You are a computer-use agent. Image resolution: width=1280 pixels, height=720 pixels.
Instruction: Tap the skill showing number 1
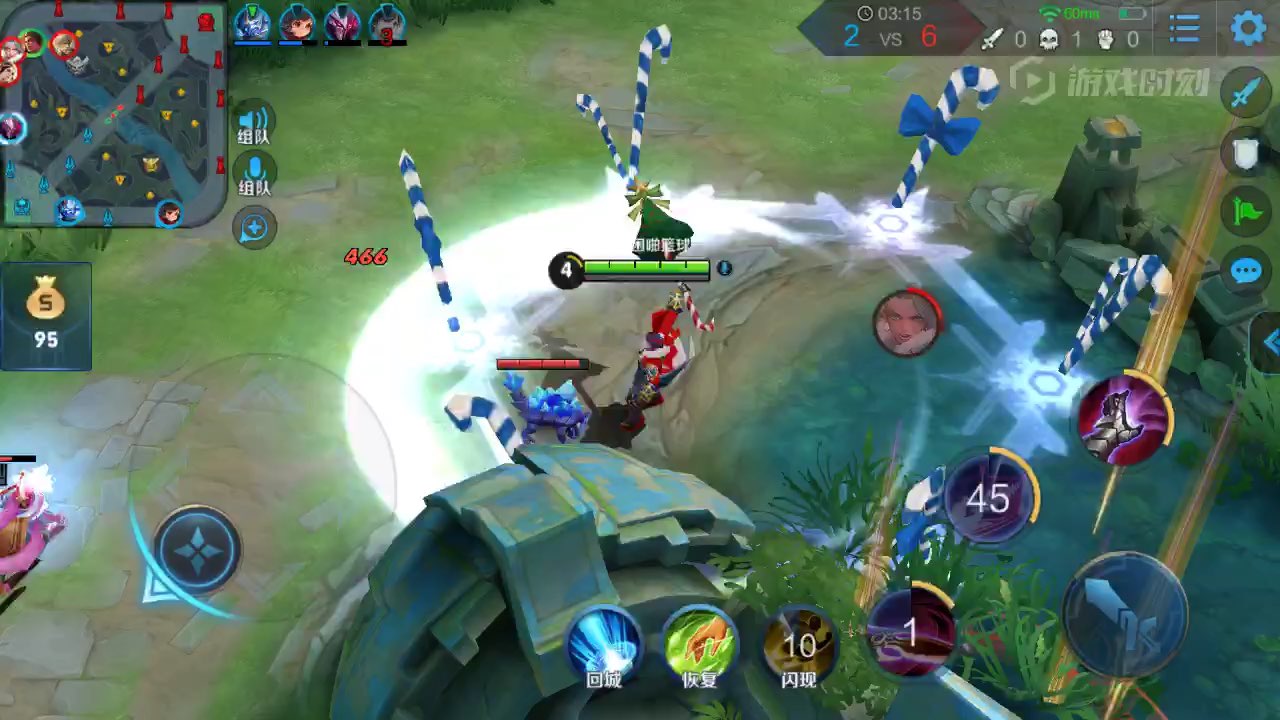point(910,632)
